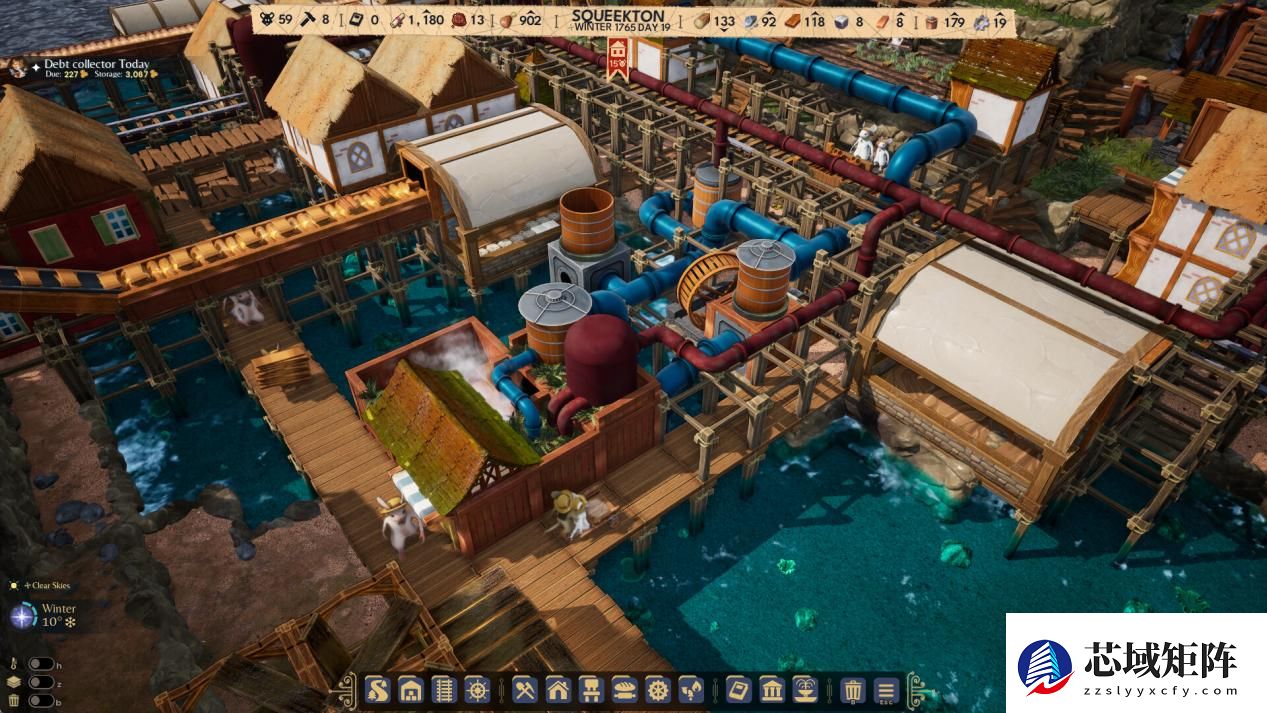The height and width of the screenshot is (713, 1267).
Task: Open the bread and rolling pin category
Action: 624,689
